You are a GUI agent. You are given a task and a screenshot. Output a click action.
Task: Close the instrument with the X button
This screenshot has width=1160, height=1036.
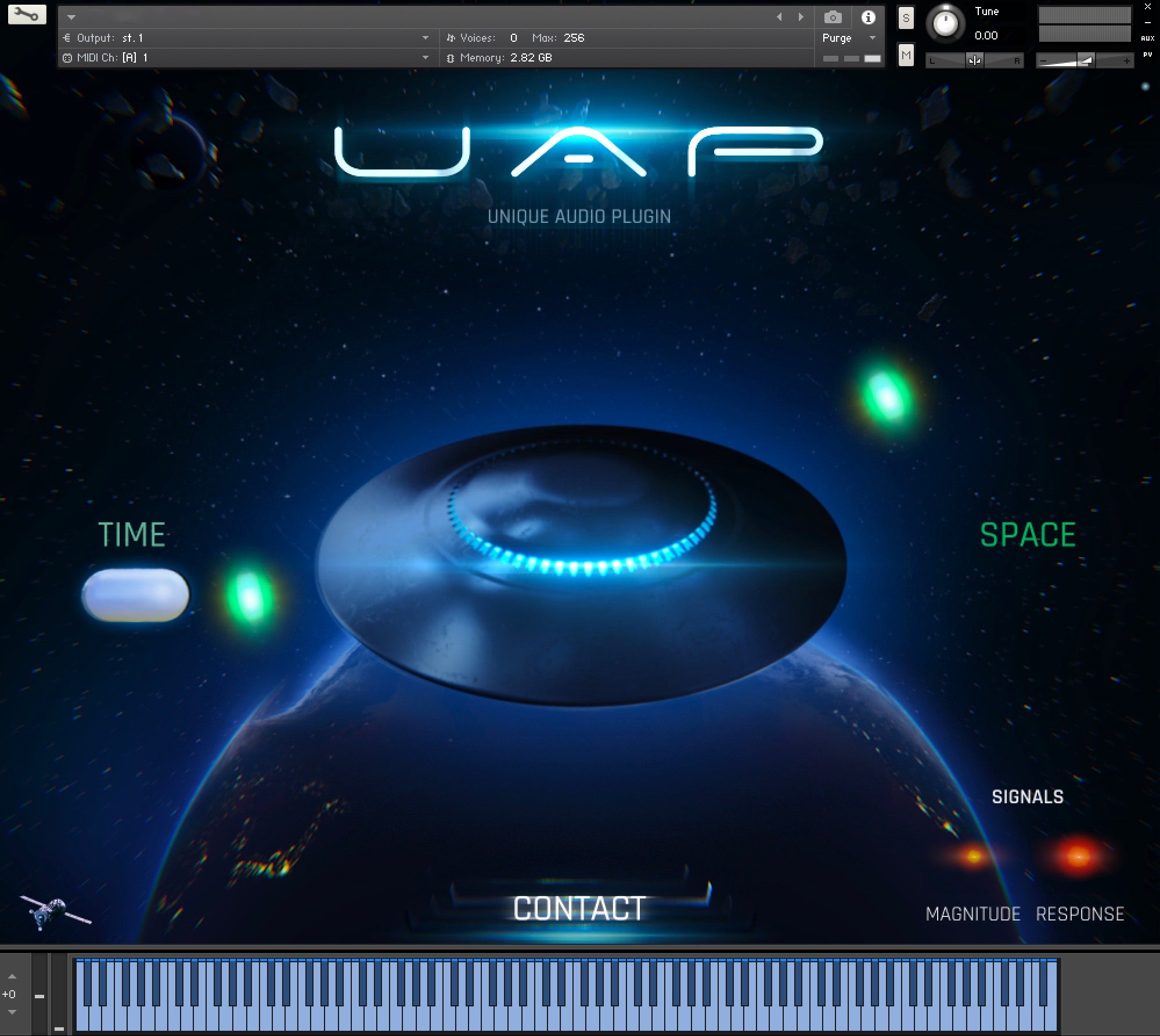click(x=1147, y=7)
